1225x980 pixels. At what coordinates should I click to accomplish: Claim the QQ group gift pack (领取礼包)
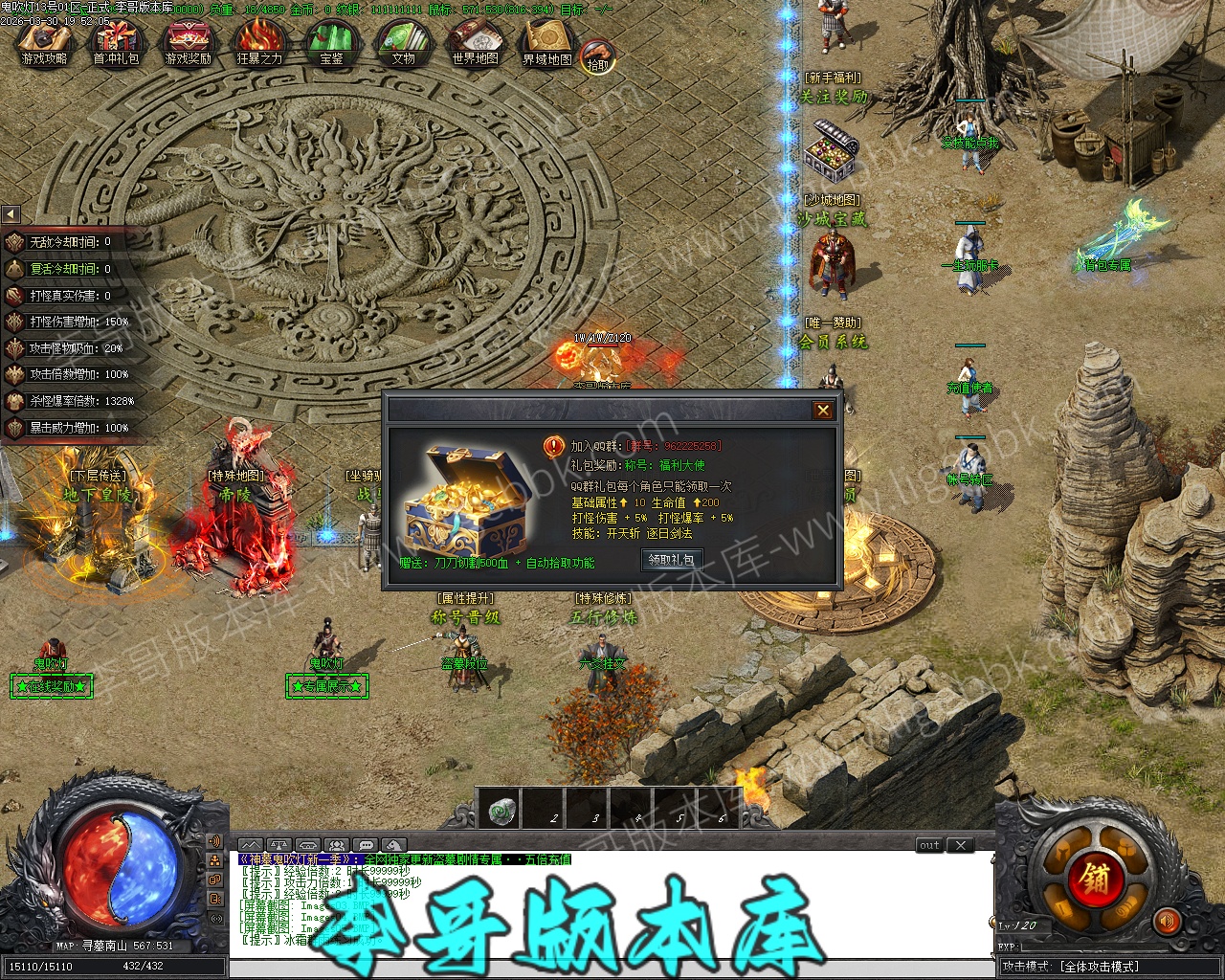tap(671, 559)
